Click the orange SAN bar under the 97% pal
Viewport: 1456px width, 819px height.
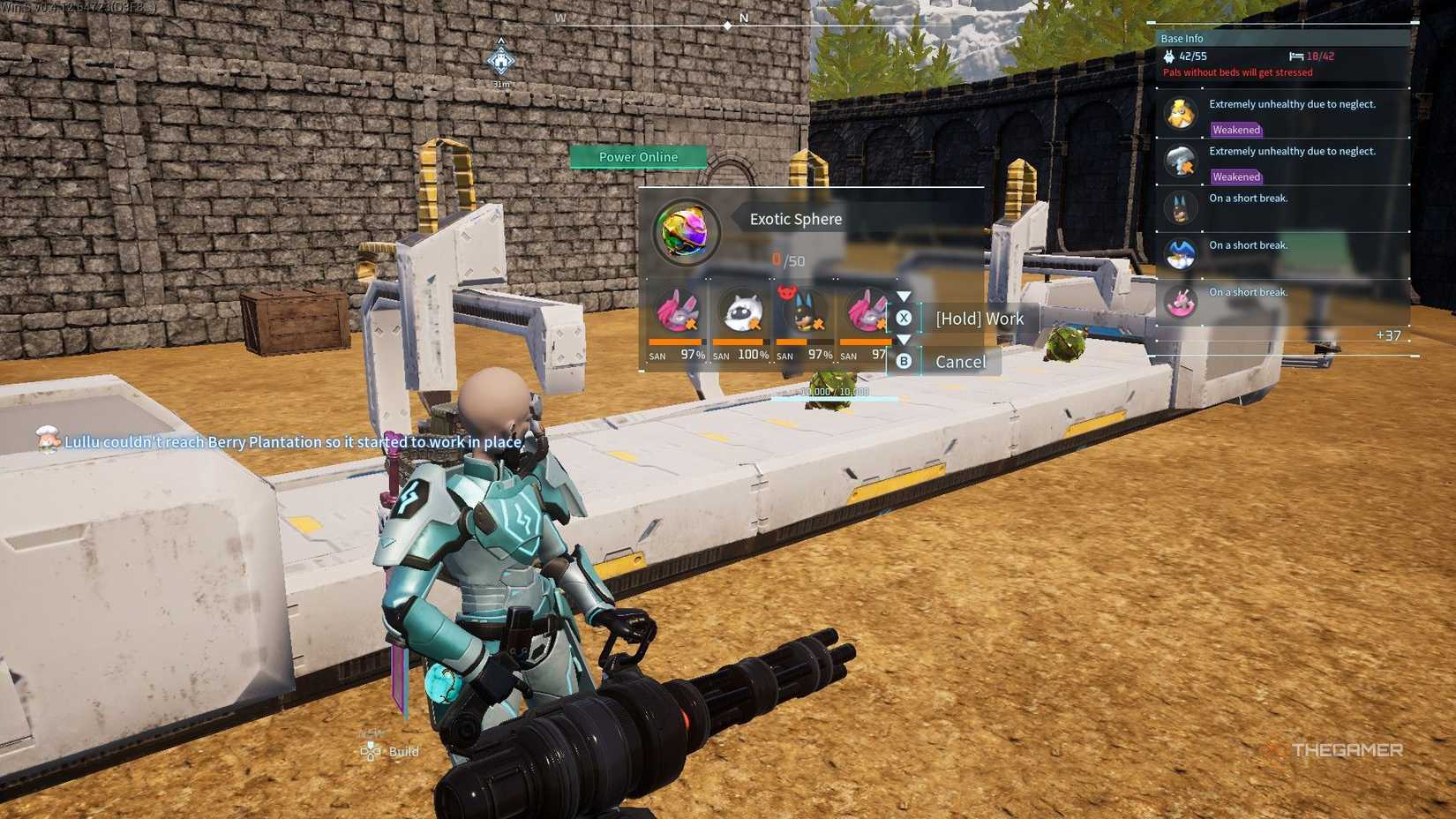[x=675, y=341]
